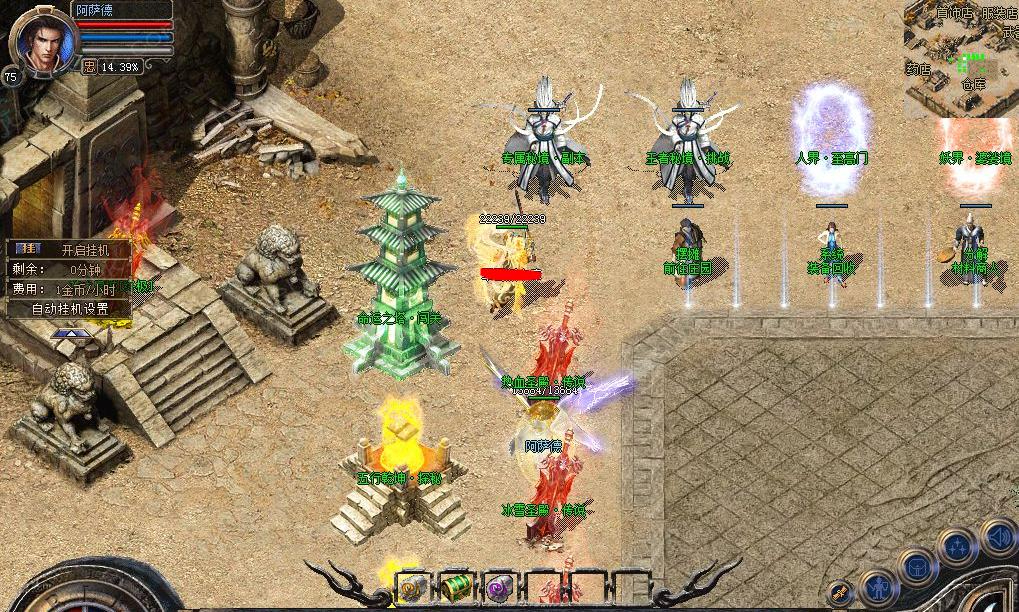Open the minimap in the corner

pos(961,59)
